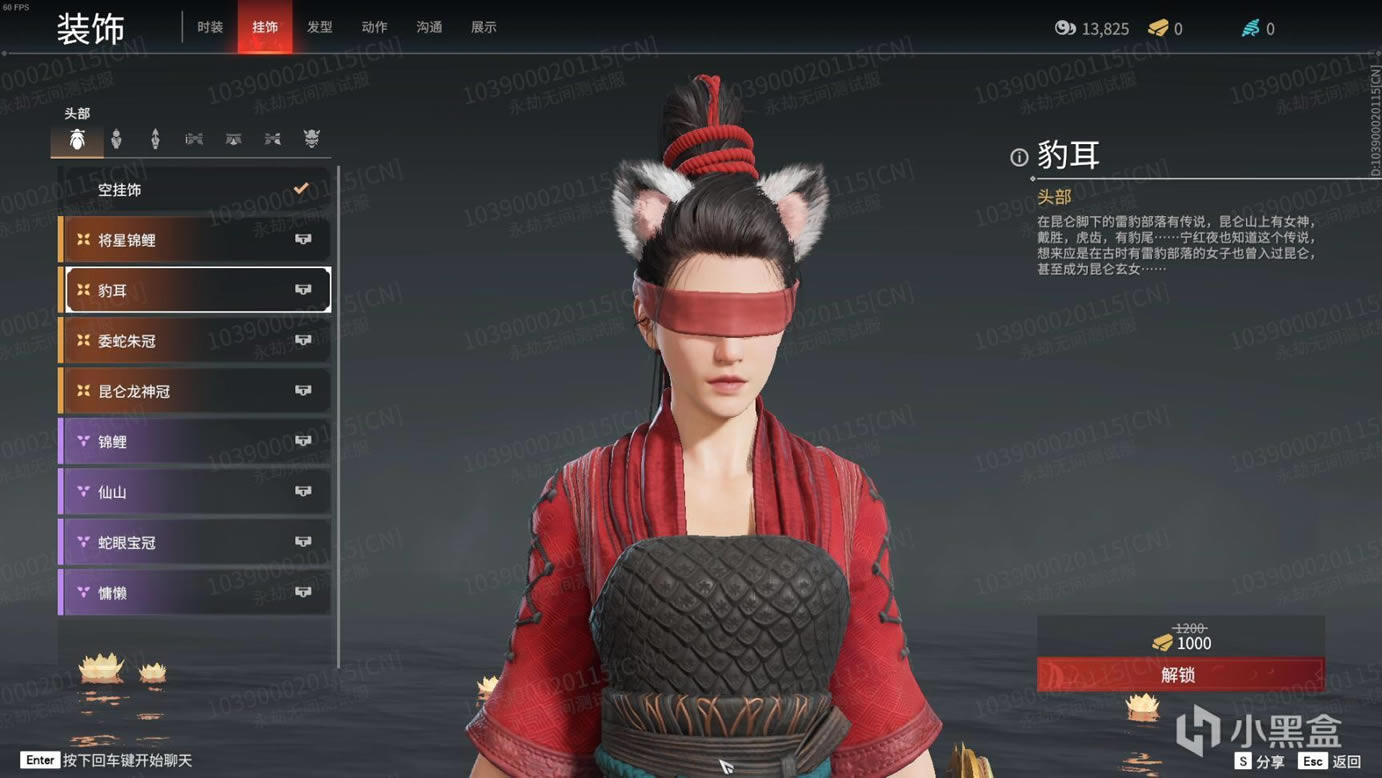Switch to the 动作 tab
This screenshot has height=778, width=1382.
374,27
